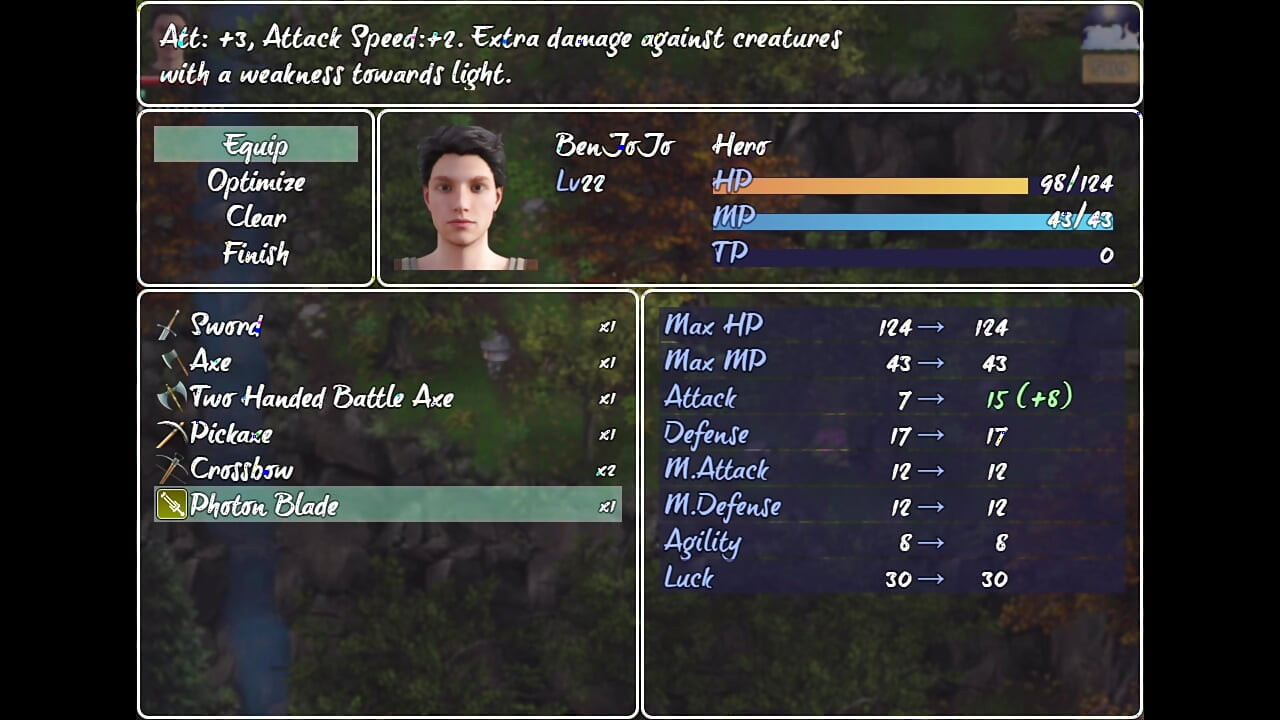Select the Sword weapon icon
Viewport: 1280px width, 720px height.
tap(168, 325)
